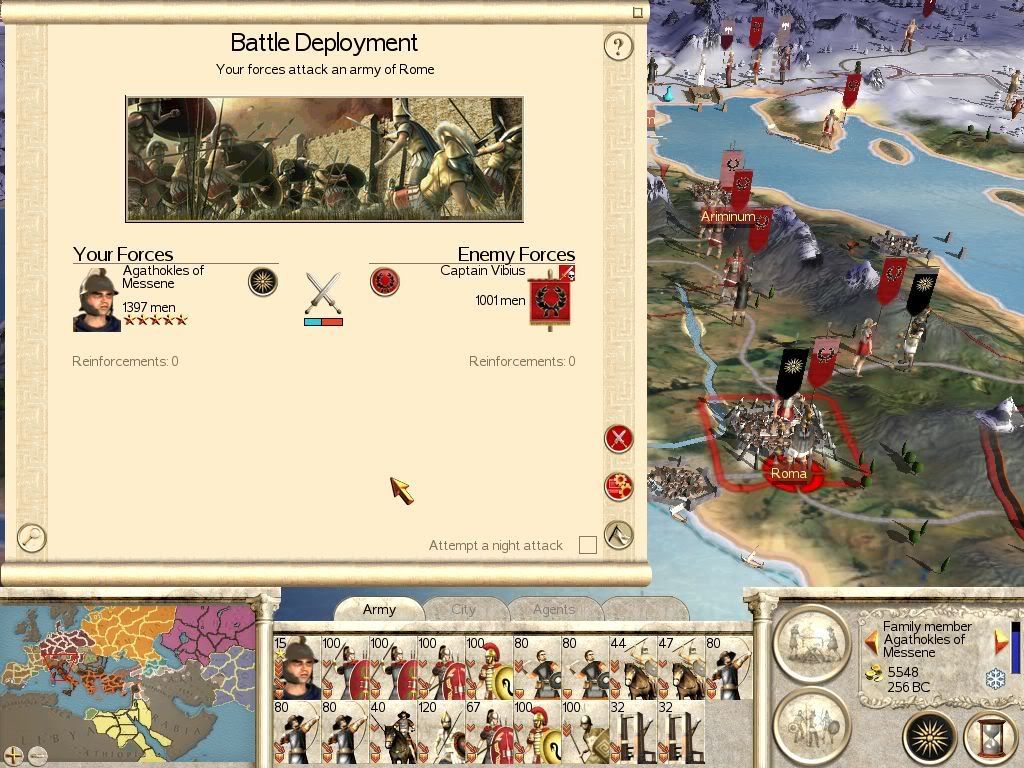The image size is (1024, 768).
Task: Show the Agents tab
Action: coord(554,609)
